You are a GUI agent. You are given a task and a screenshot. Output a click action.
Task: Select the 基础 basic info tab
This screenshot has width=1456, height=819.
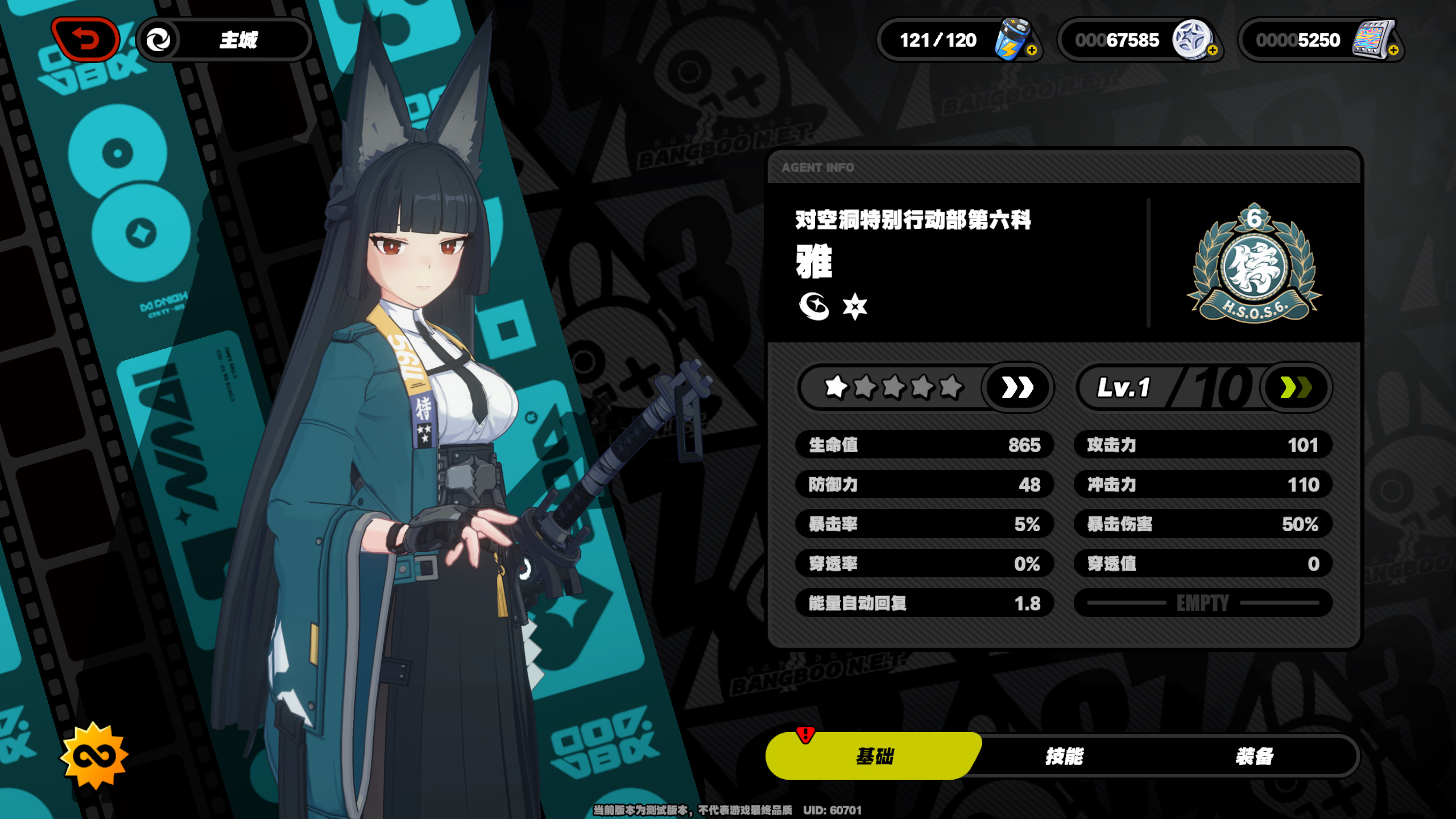tap(874, 756)
